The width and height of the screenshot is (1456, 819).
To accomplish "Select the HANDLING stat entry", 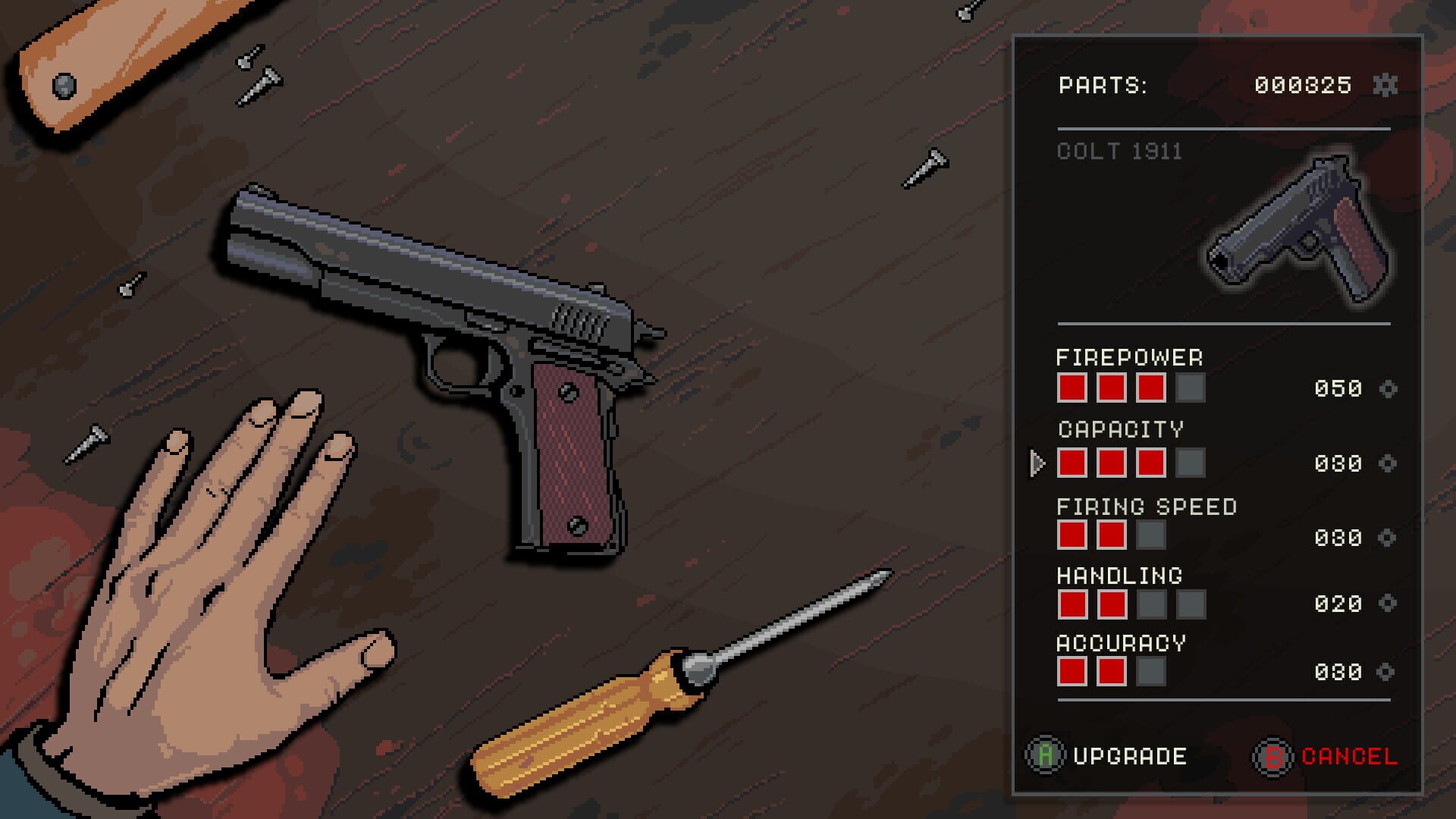I will click(x=1119, y=575).
